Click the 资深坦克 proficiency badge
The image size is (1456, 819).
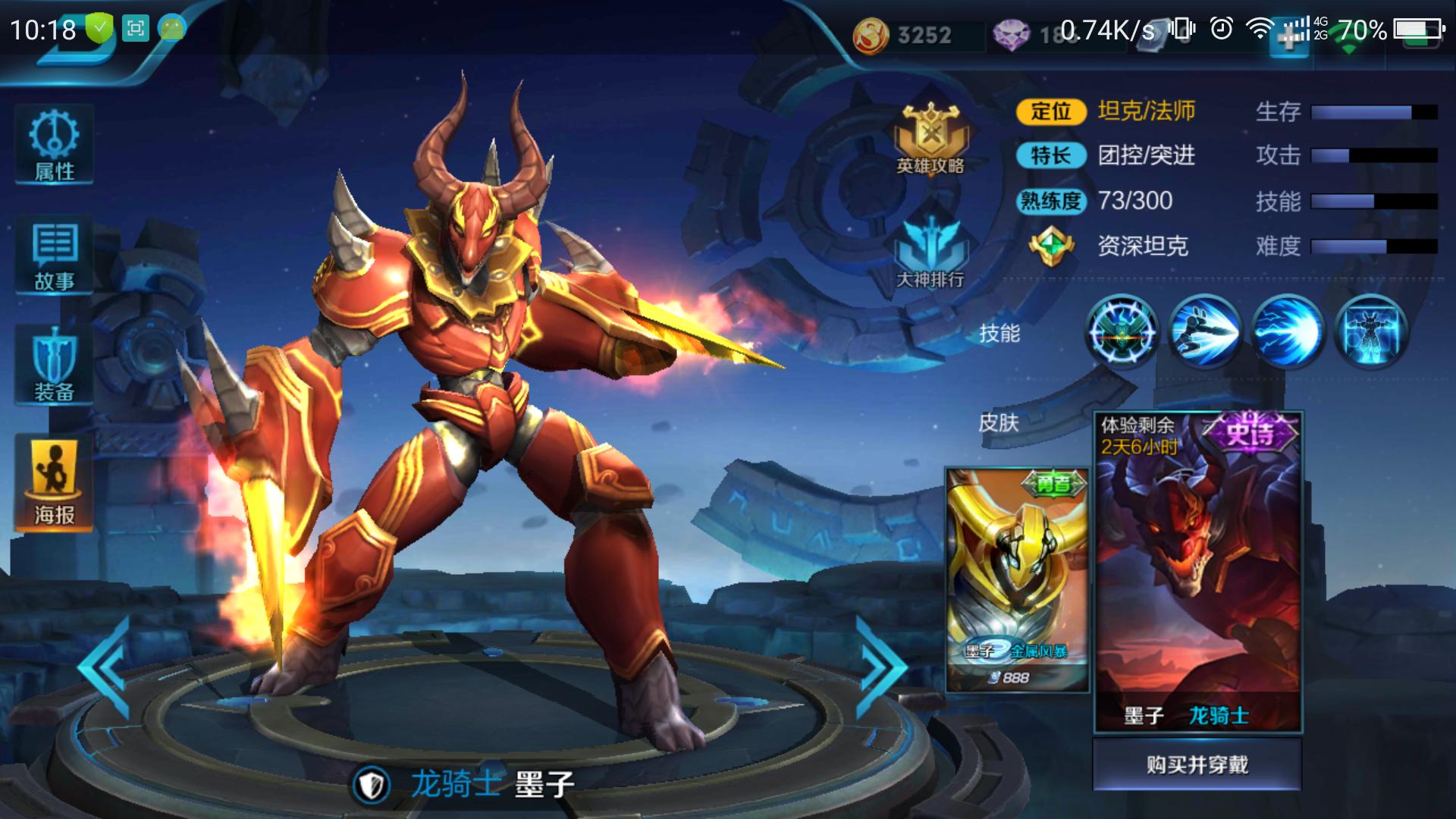coord(1051,246)
